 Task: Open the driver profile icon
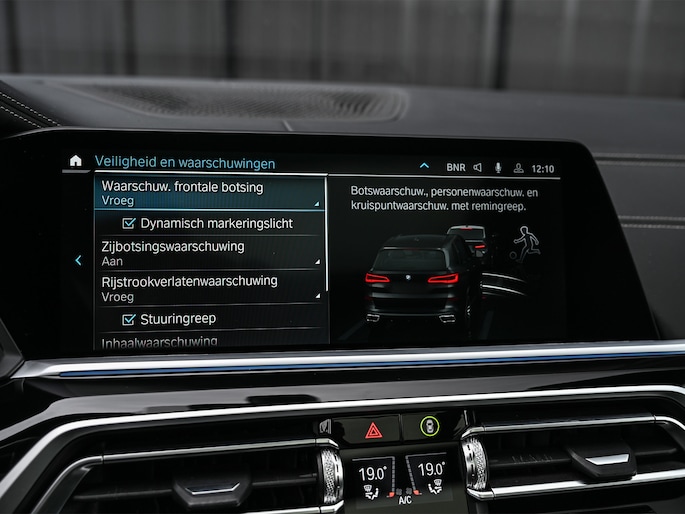click(x=518, y=169)
